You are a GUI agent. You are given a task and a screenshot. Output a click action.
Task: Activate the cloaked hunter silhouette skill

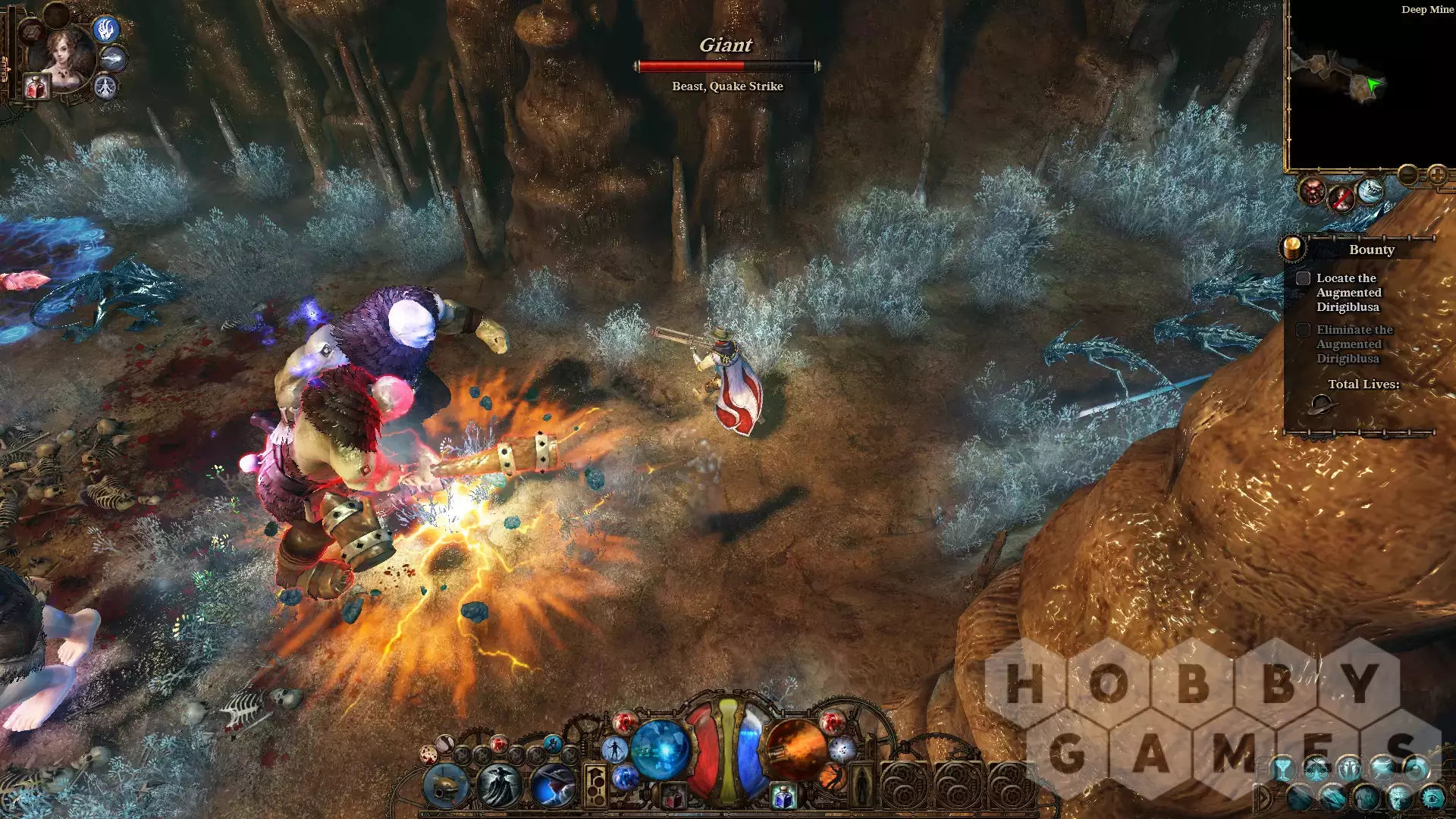click(x=498, y=785)
